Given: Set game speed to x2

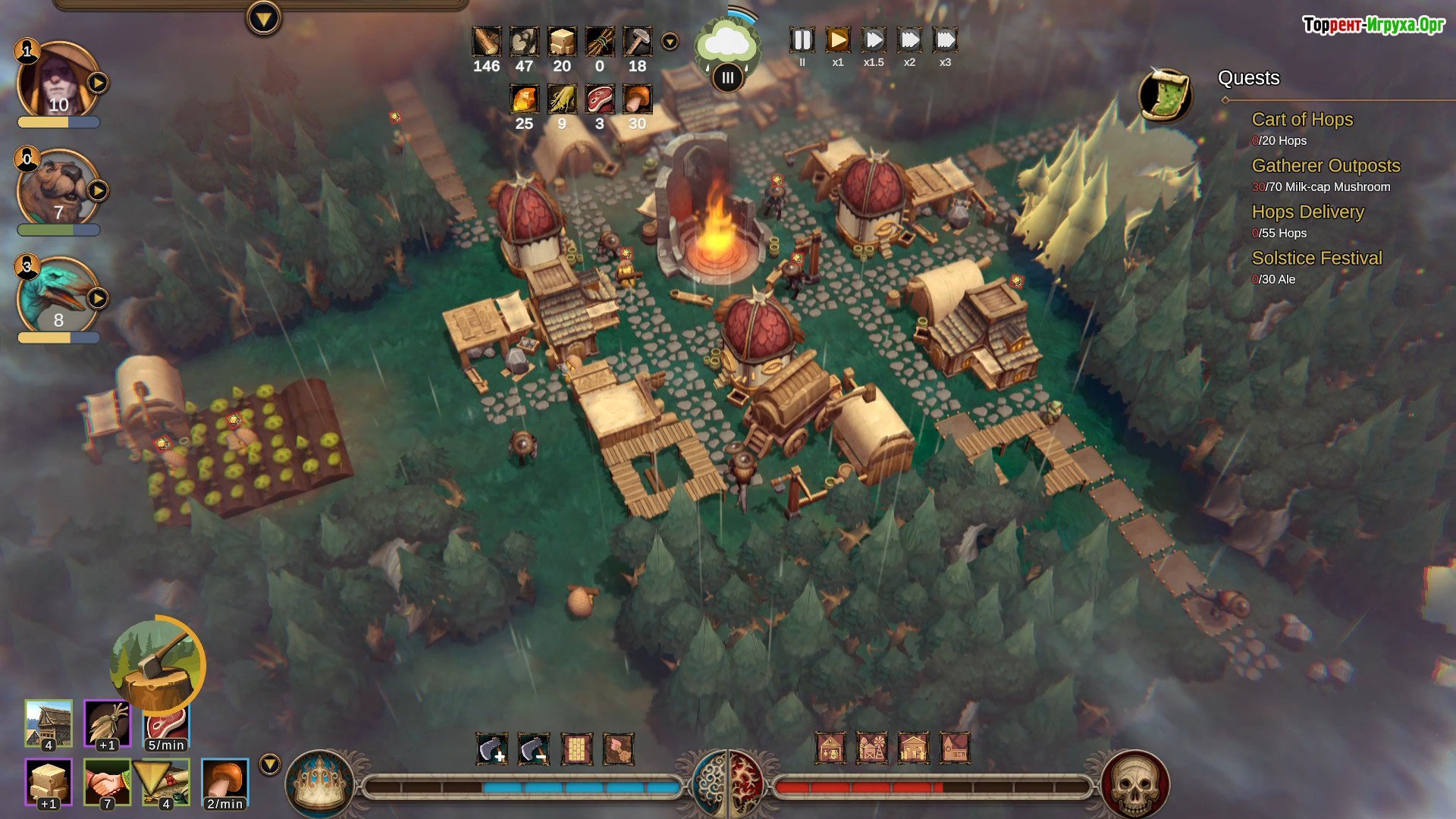Looking at the screenshot, I should point(909,40).
